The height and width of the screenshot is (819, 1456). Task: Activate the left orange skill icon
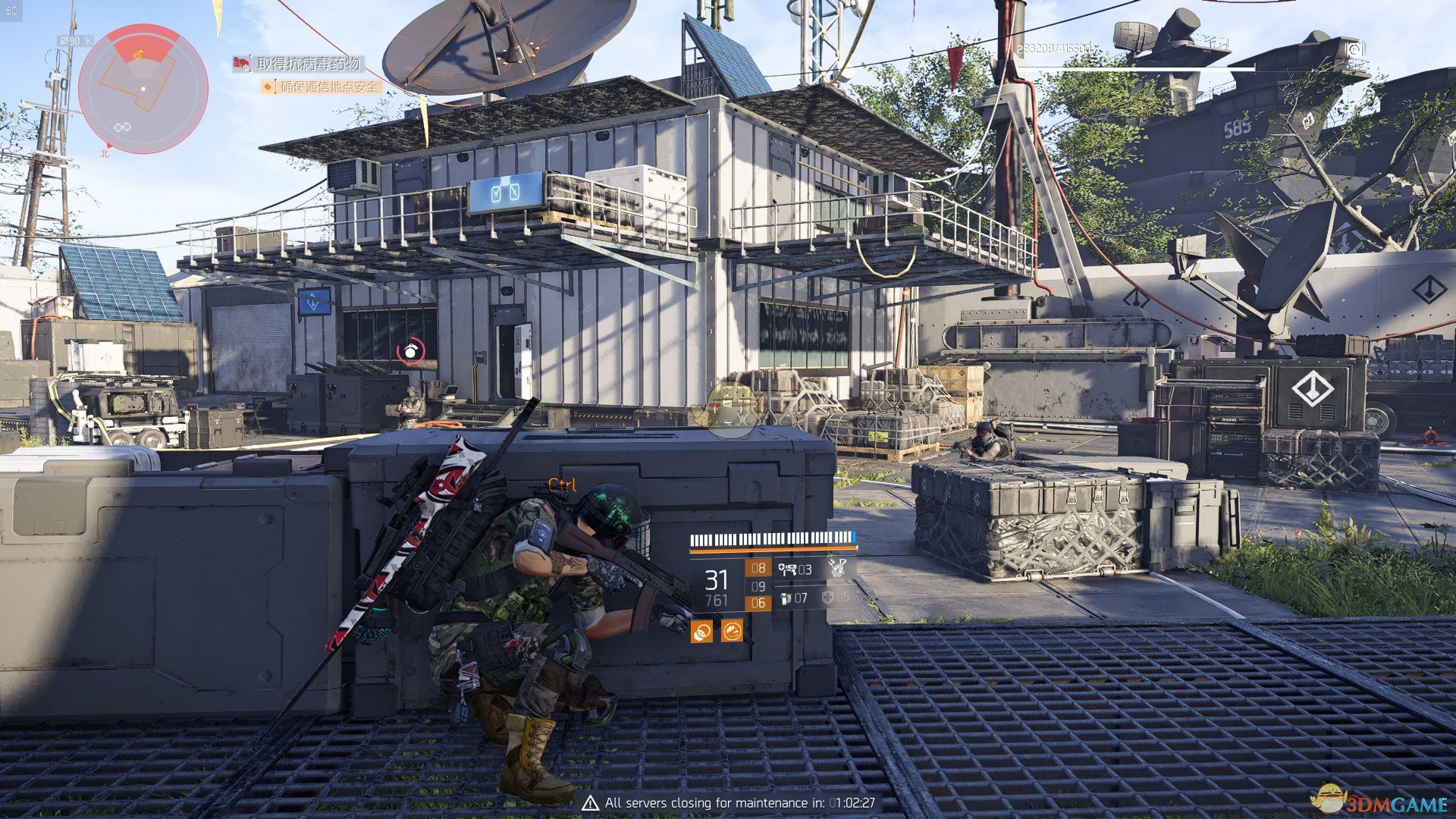701,630
